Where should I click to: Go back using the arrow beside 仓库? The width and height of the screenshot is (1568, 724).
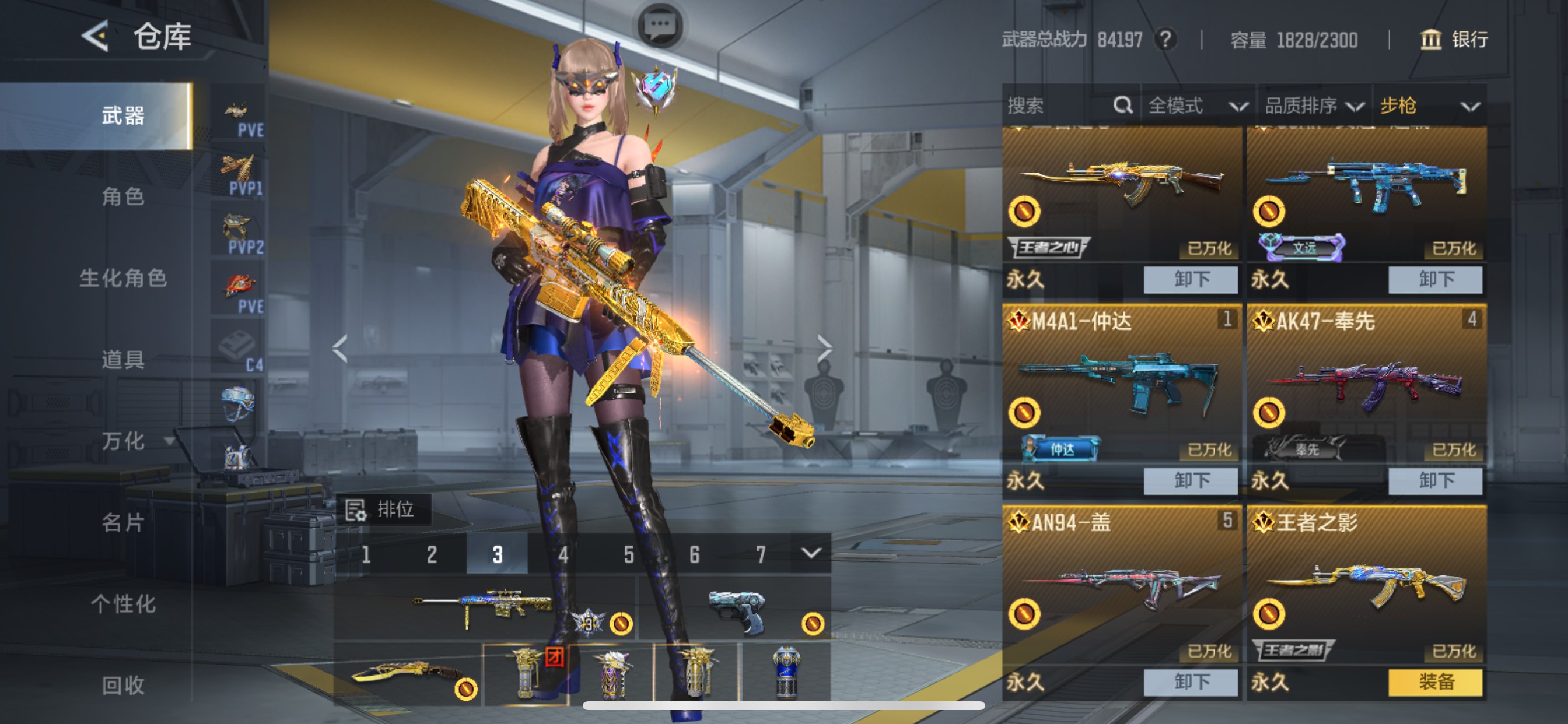(96, 37)
